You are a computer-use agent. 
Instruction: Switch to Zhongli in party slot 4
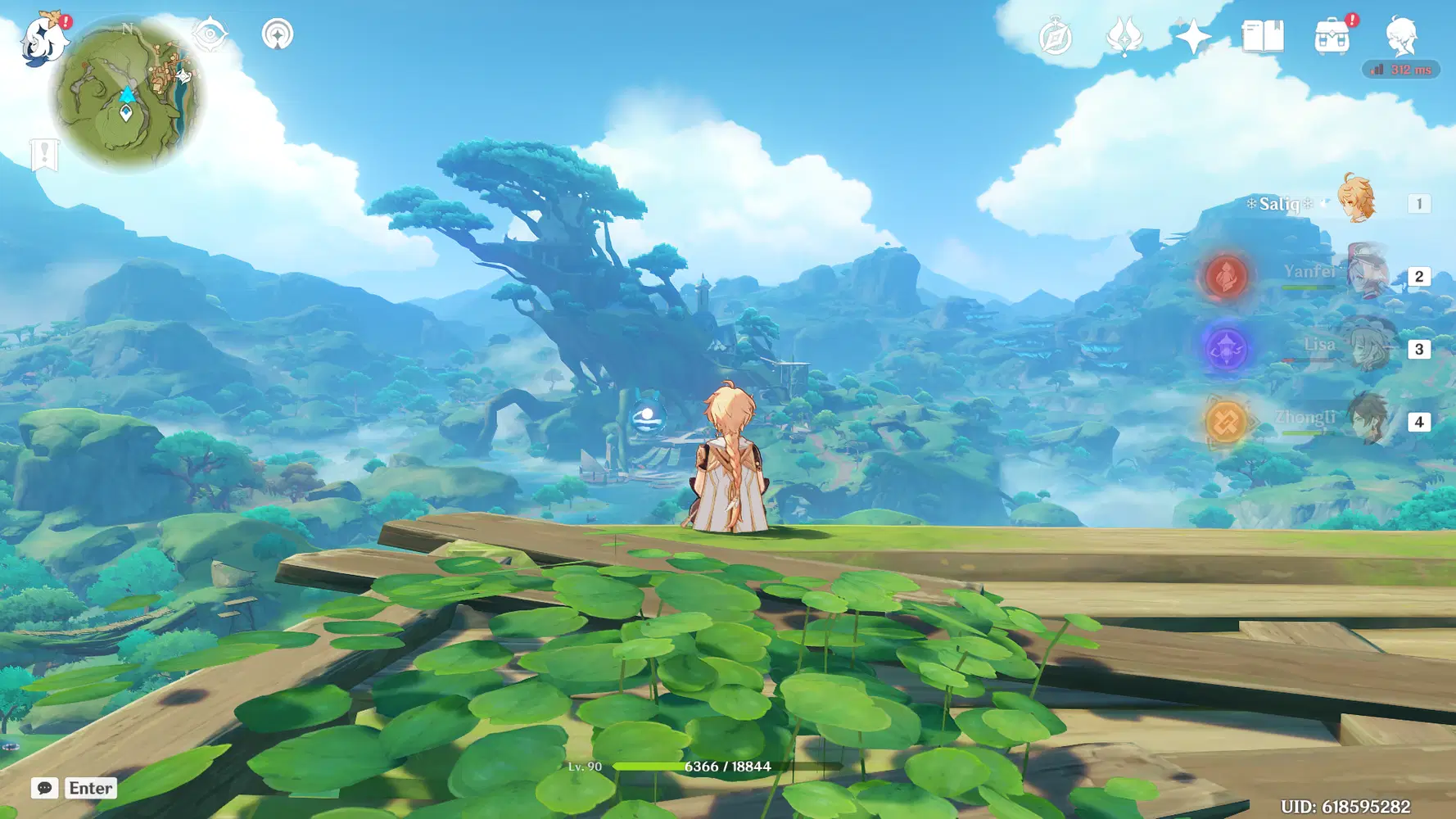click(1368, 420)
